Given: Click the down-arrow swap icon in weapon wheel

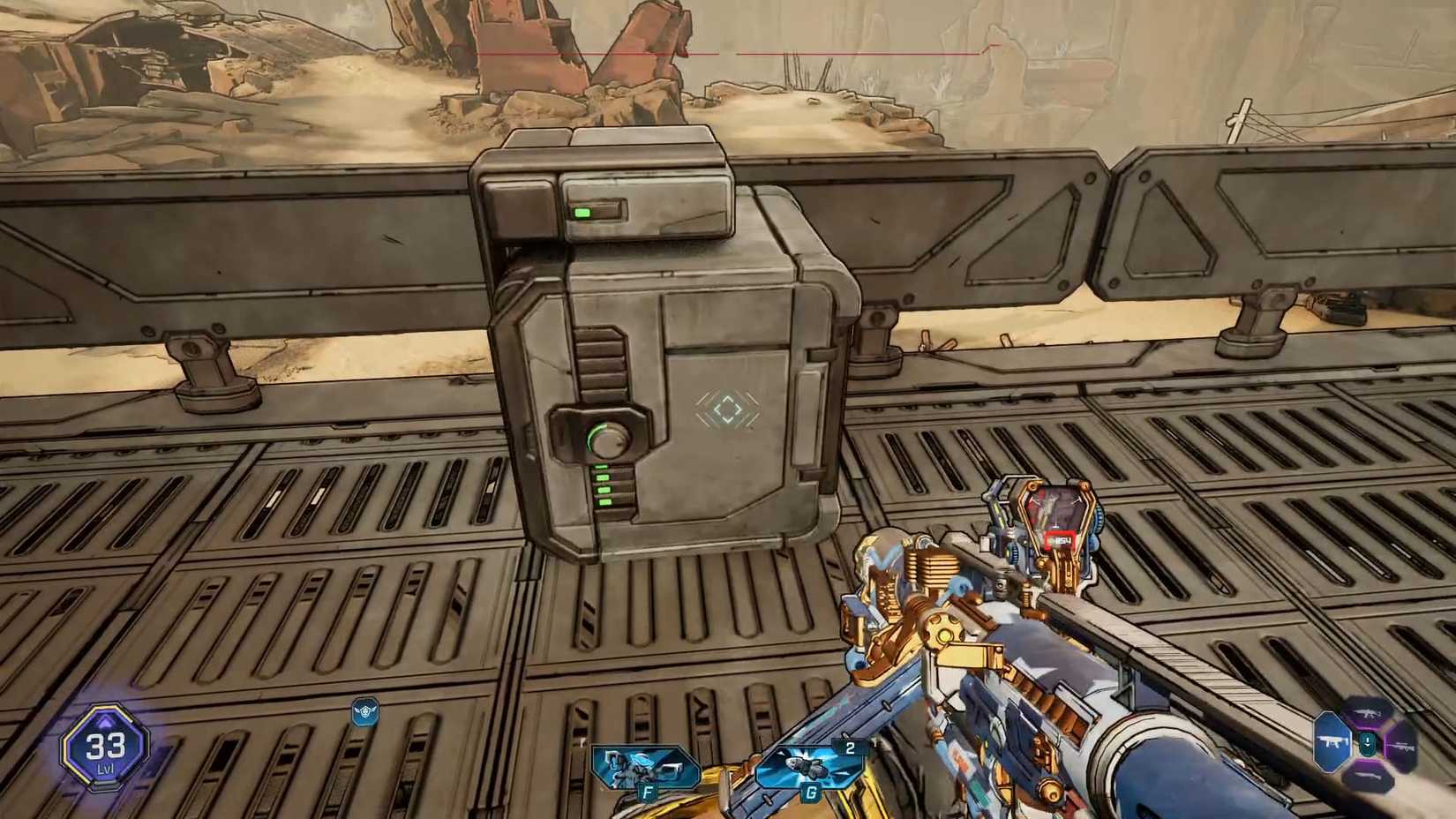Looking at the screenshot, I should tap(1367, 742).
